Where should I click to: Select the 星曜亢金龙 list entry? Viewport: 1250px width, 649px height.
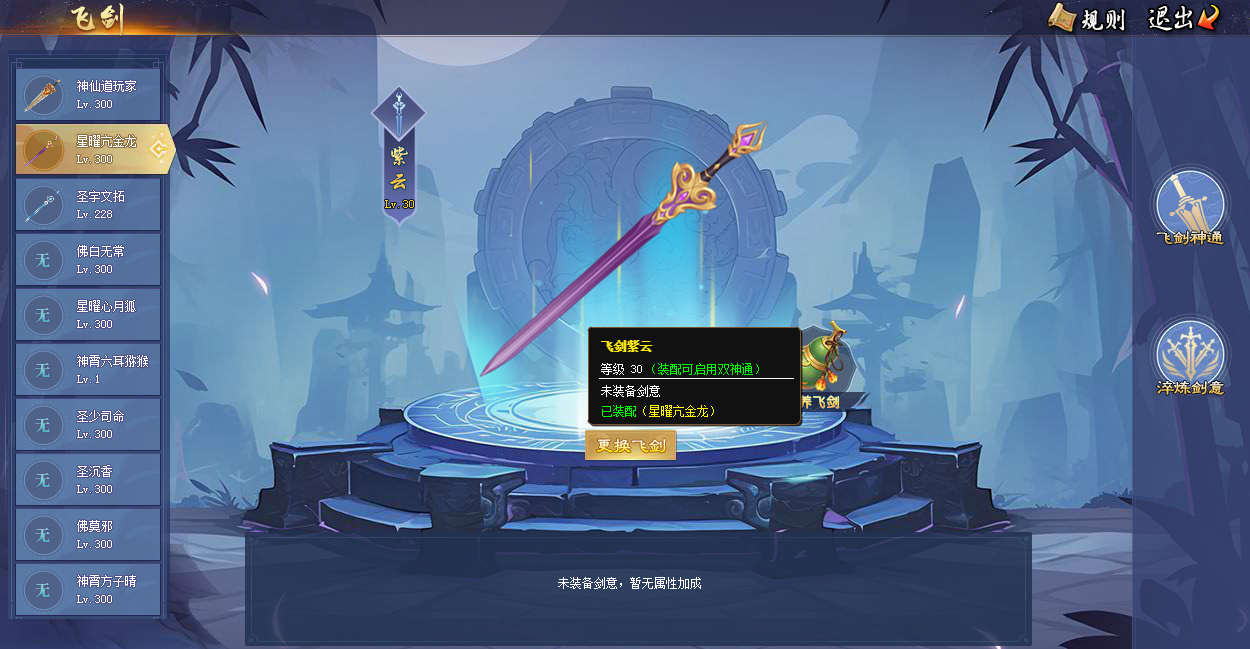tap(88, 150)
